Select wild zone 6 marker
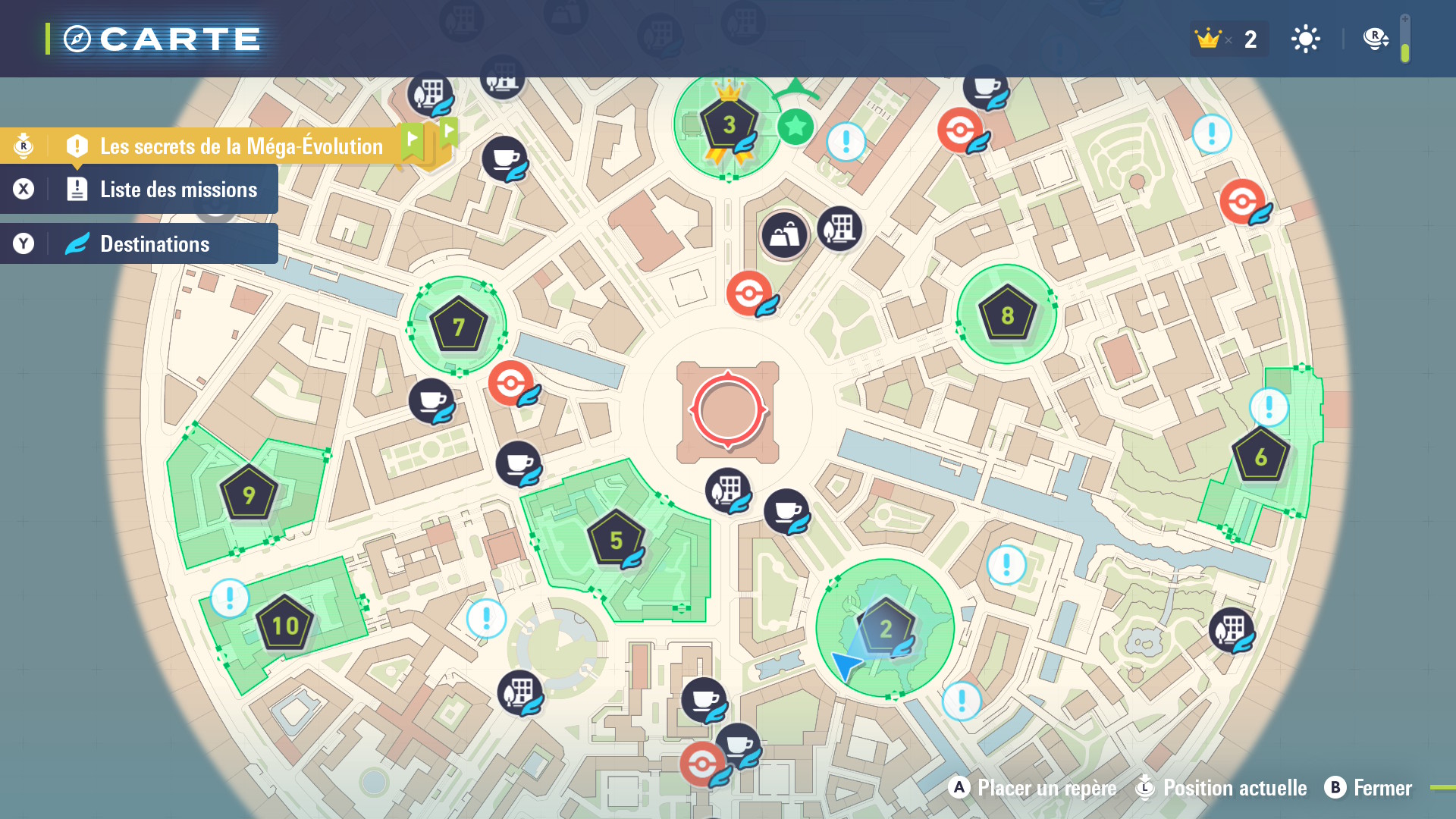The width and height of the screenshot is (1456, 819). [x=1260, y=457]
